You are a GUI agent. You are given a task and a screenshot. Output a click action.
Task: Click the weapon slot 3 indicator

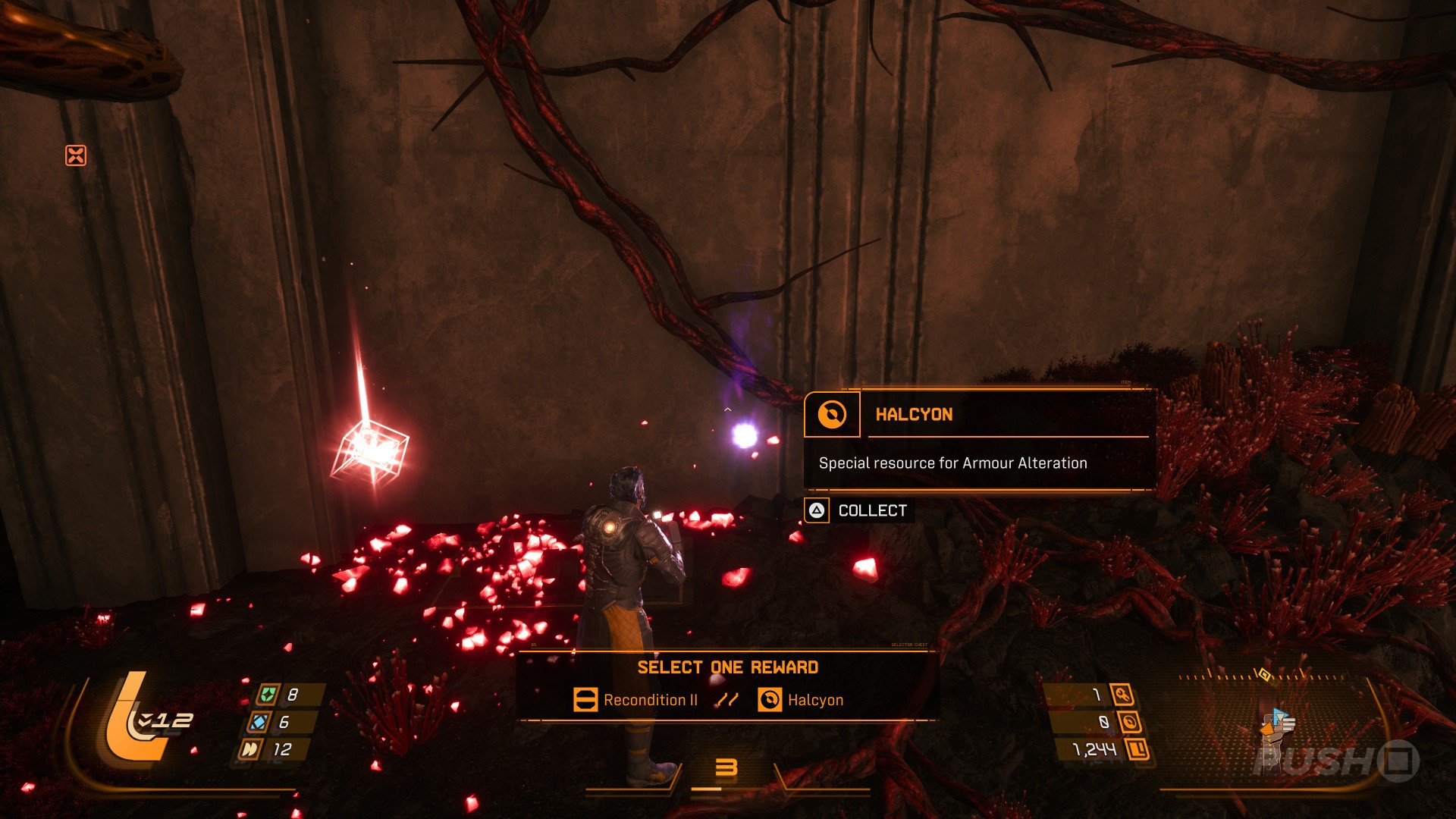tap(726, 768)
